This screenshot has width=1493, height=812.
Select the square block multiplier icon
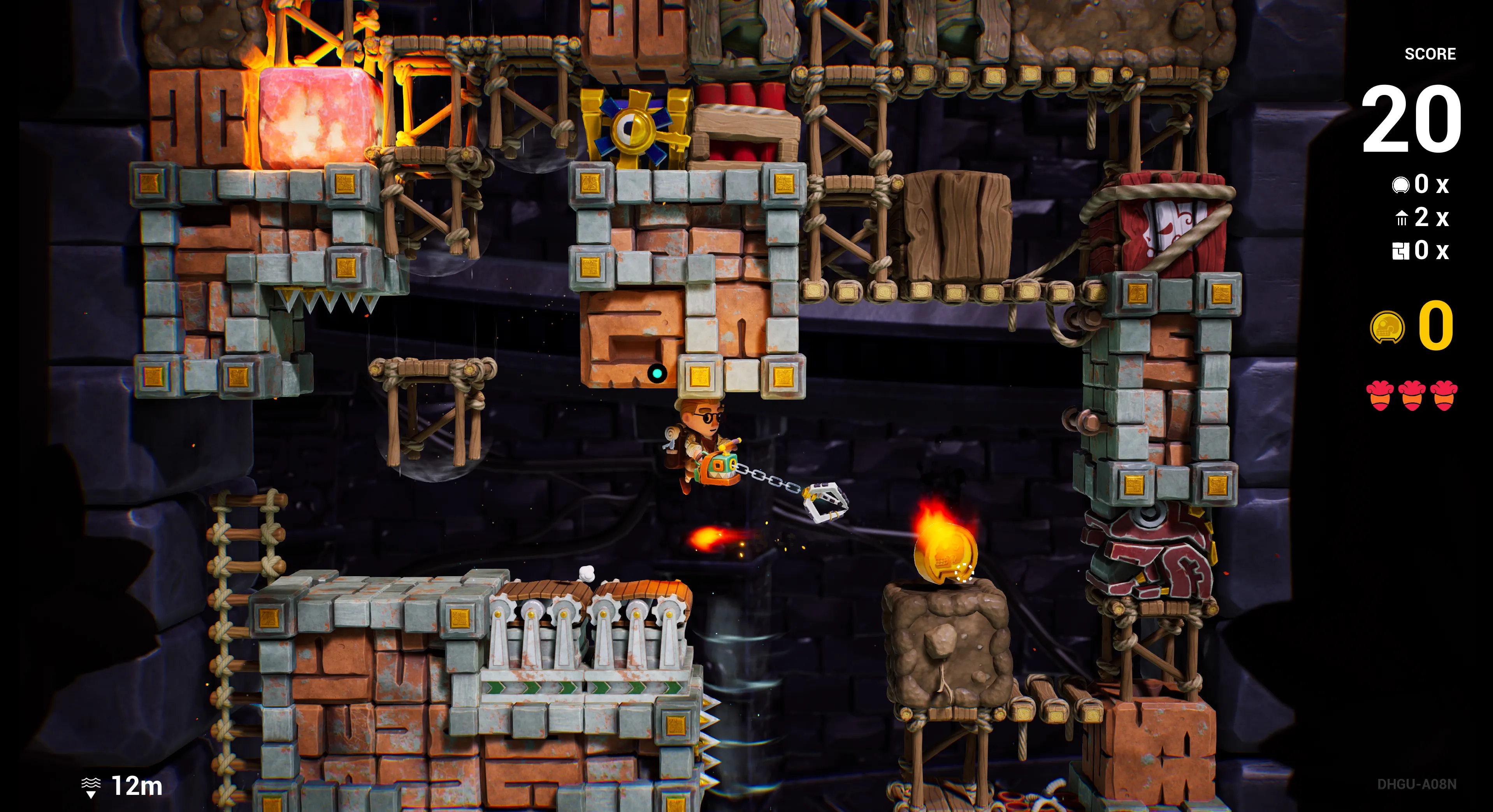click(x=1400, y=251)
